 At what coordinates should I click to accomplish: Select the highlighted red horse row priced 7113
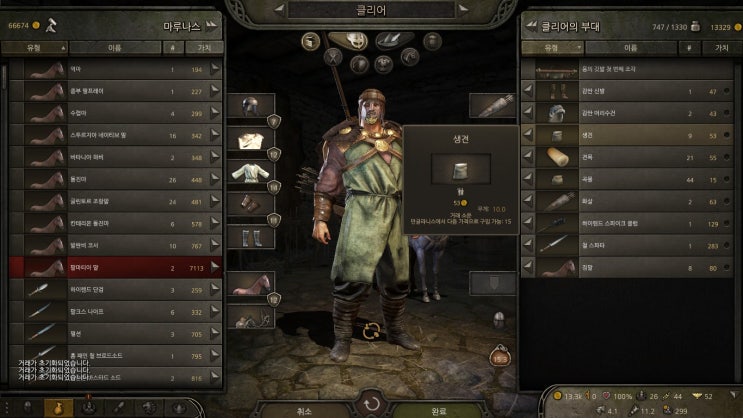(x=115, y=267)
